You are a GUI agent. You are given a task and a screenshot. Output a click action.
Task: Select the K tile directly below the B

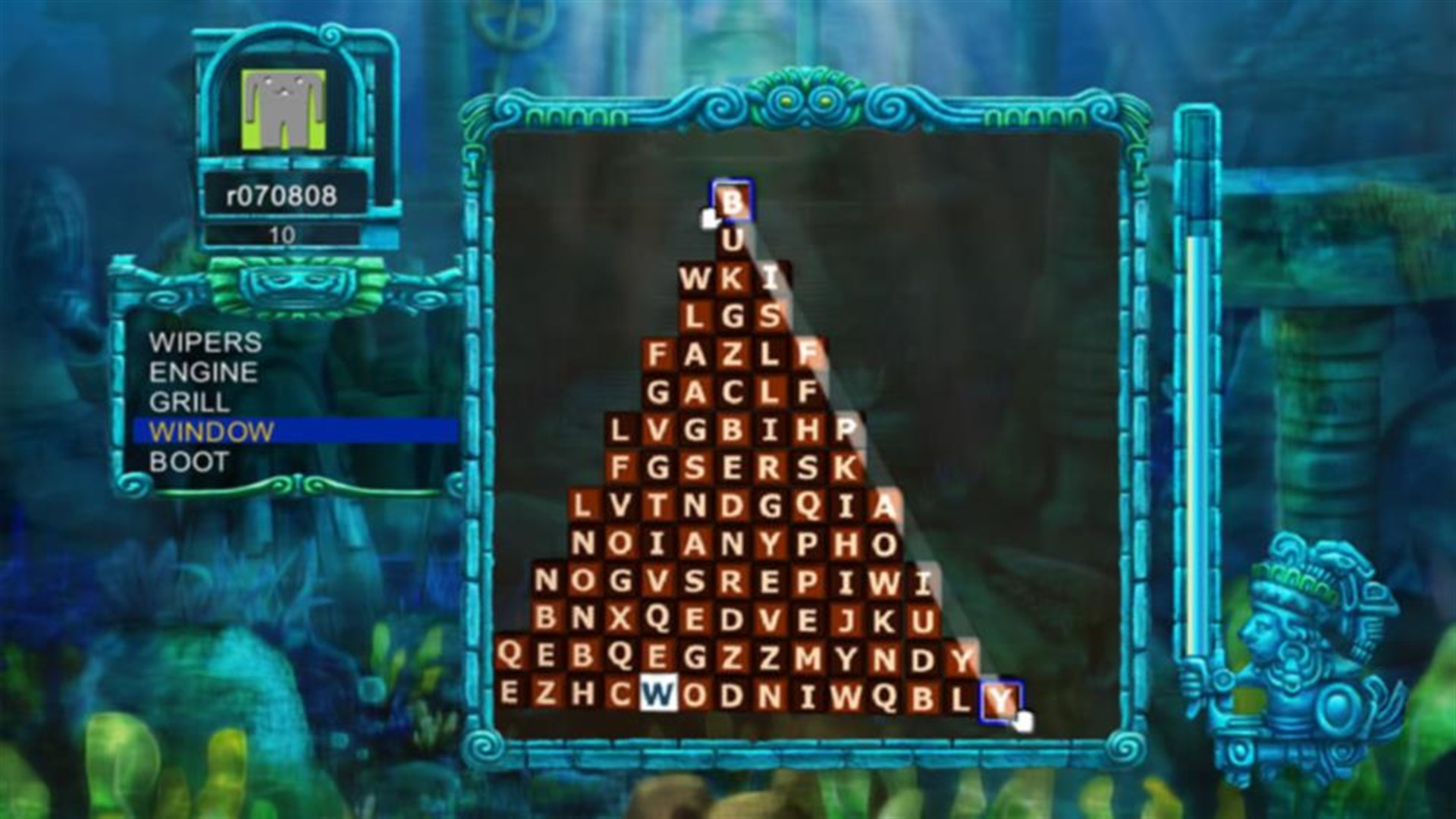tap(733, 278)
